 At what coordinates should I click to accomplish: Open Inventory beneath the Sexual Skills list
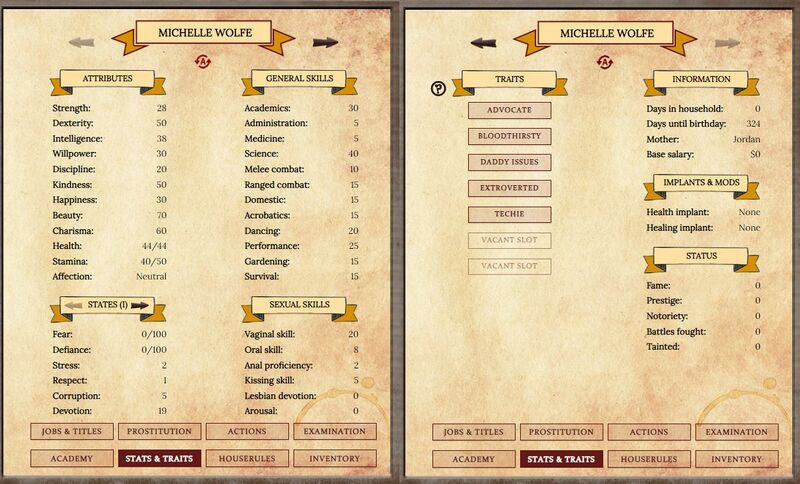(x=334, y=459)
